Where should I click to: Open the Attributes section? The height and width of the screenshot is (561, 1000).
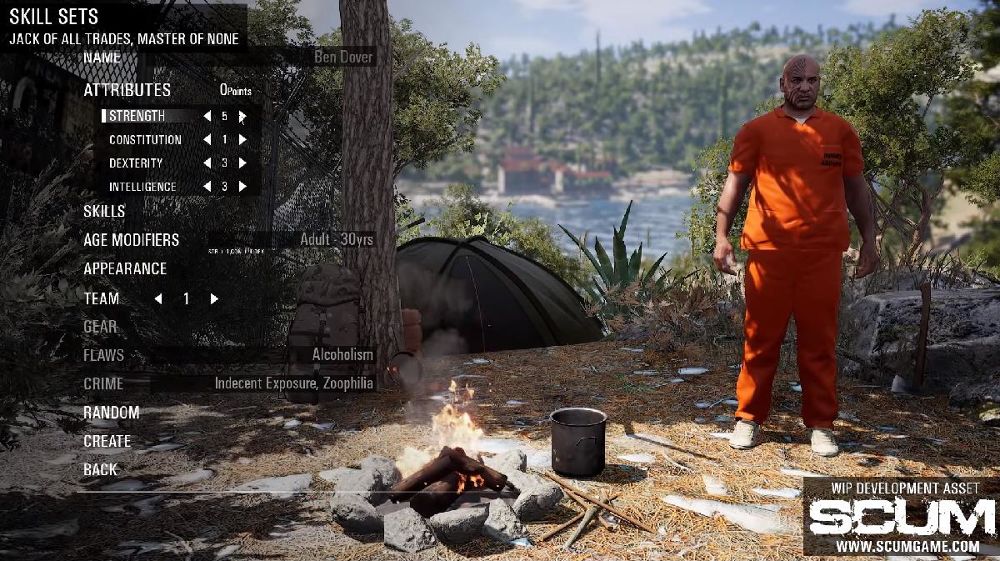(127, 90)
